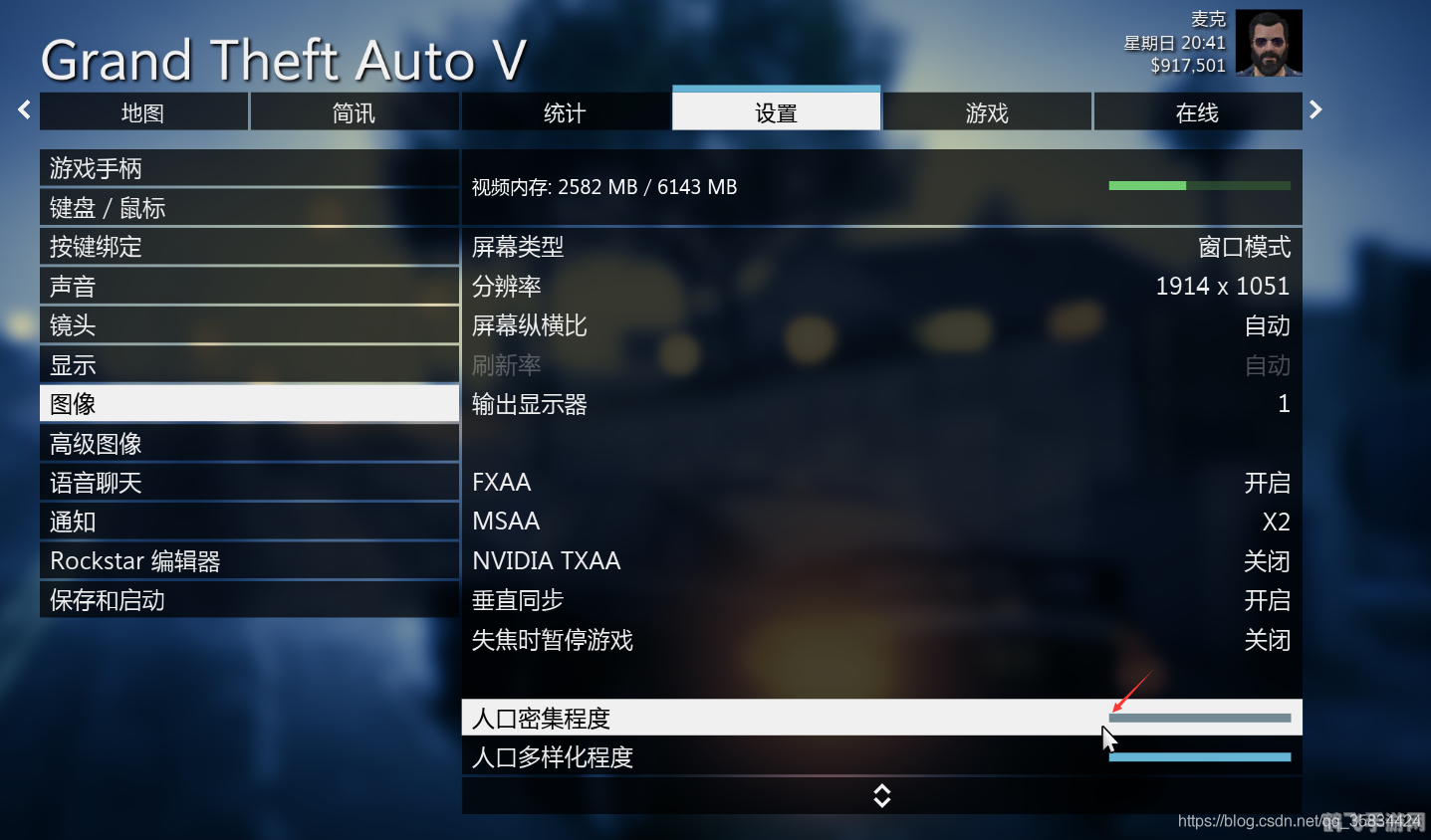Screen dimensions: 1431x840
Task: Switch to the 统计 tab
Action: click(x=565, y=111)
